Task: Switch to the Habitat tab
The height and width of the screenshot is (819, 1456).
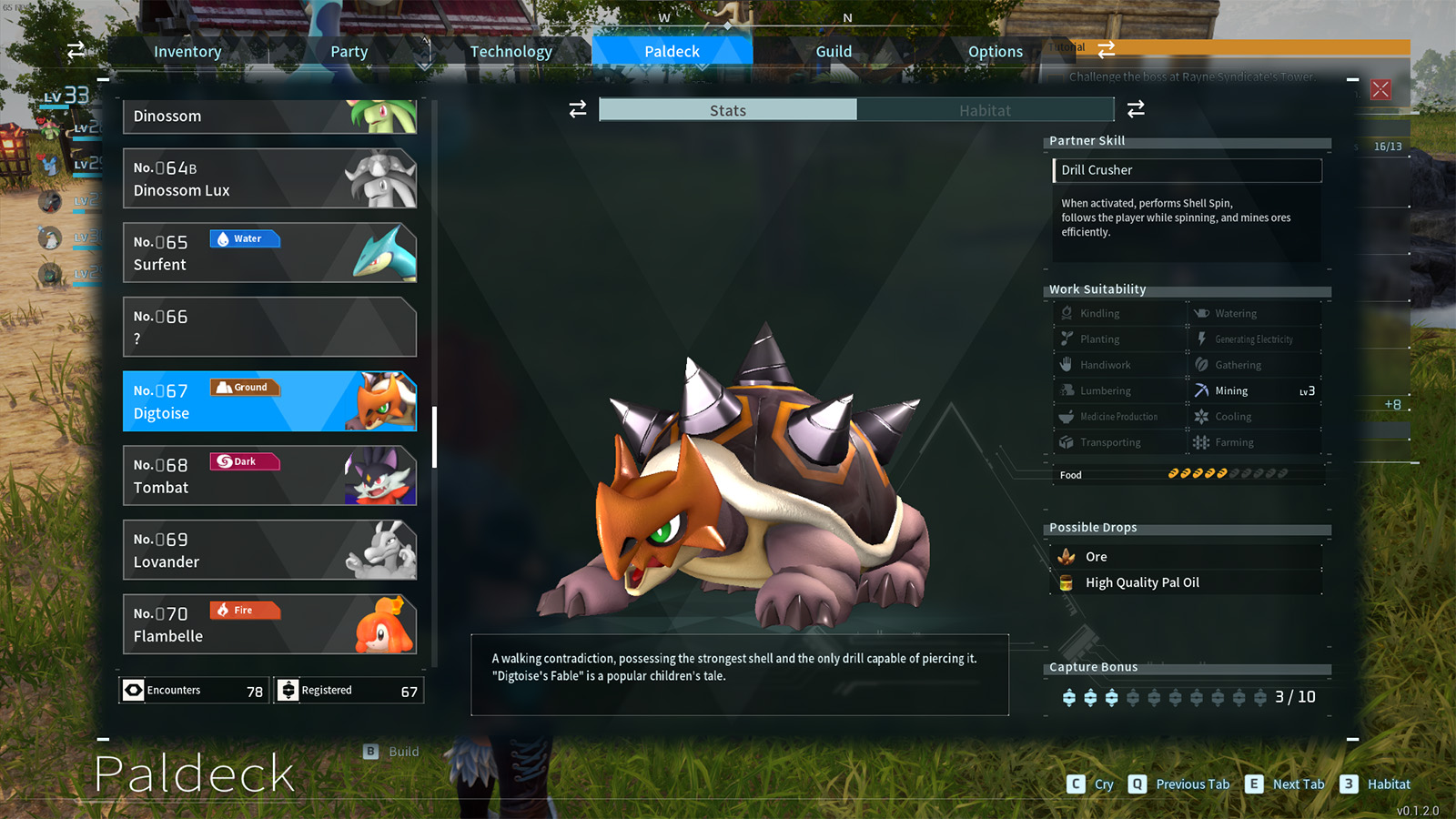Action: click(986, 109)
